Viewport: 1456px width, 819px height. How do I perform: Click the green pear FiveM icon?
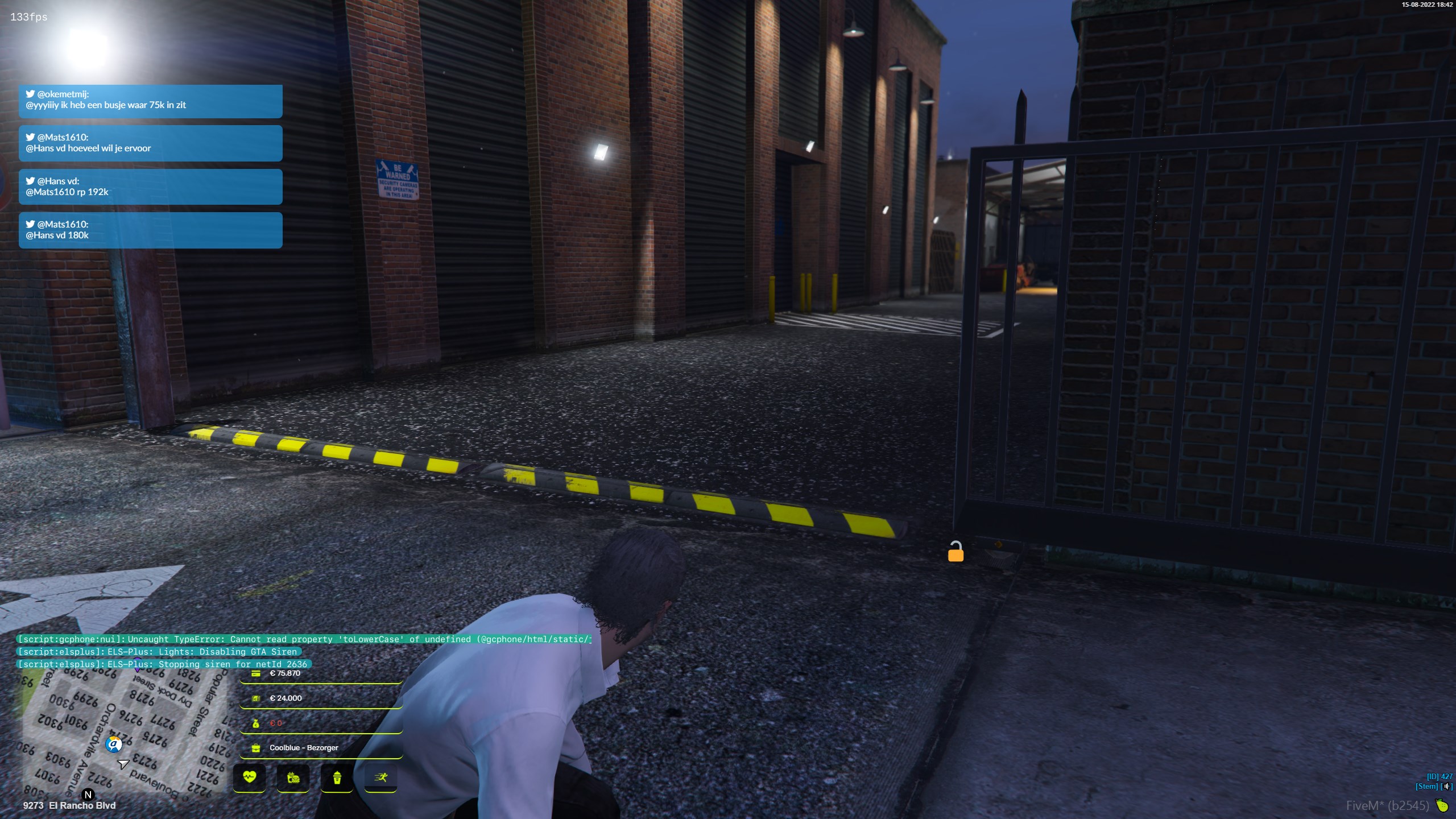1442,806
